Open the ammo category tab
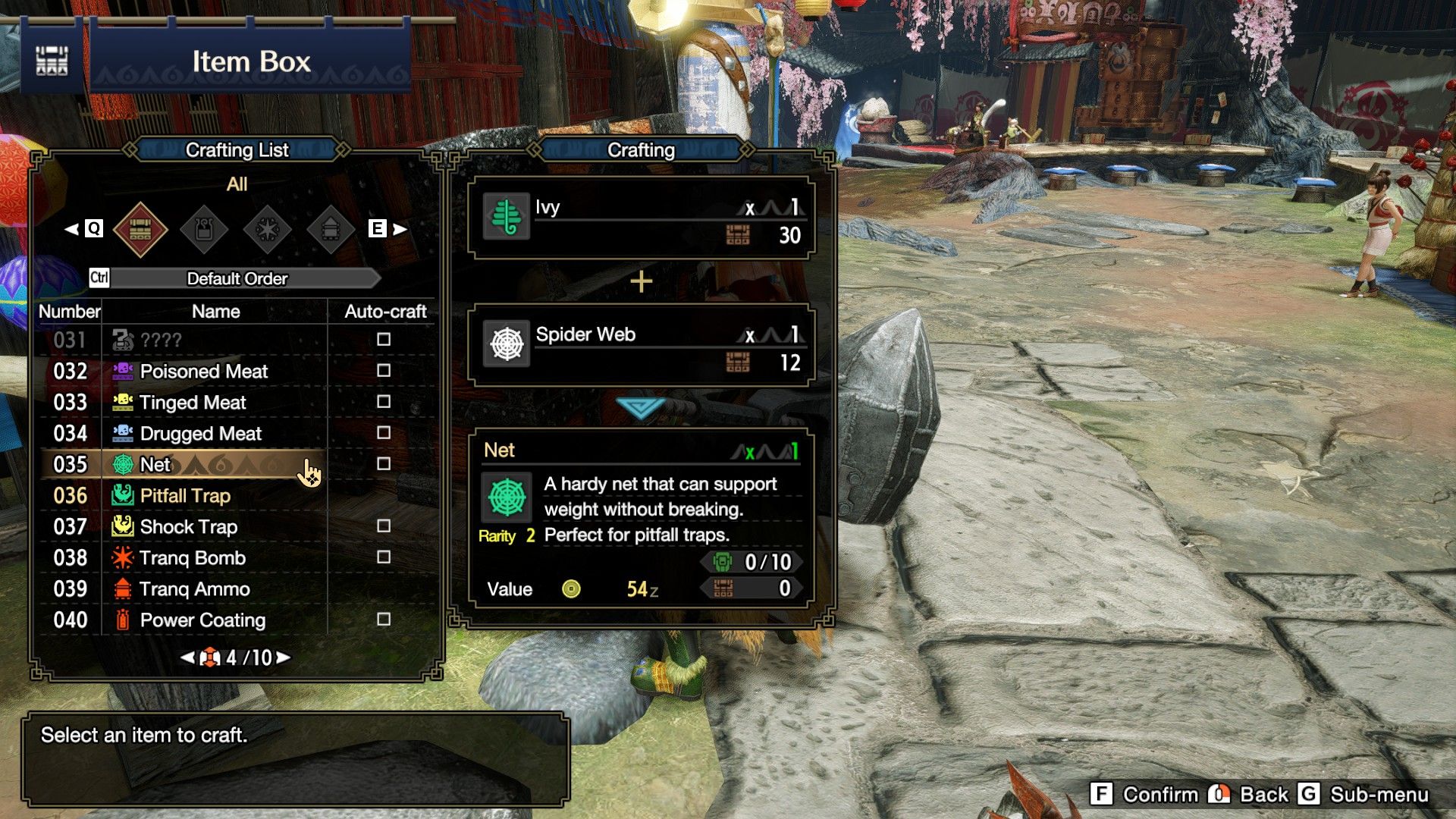The height and width of the screenshot is (819, 1456). point(331,228)
